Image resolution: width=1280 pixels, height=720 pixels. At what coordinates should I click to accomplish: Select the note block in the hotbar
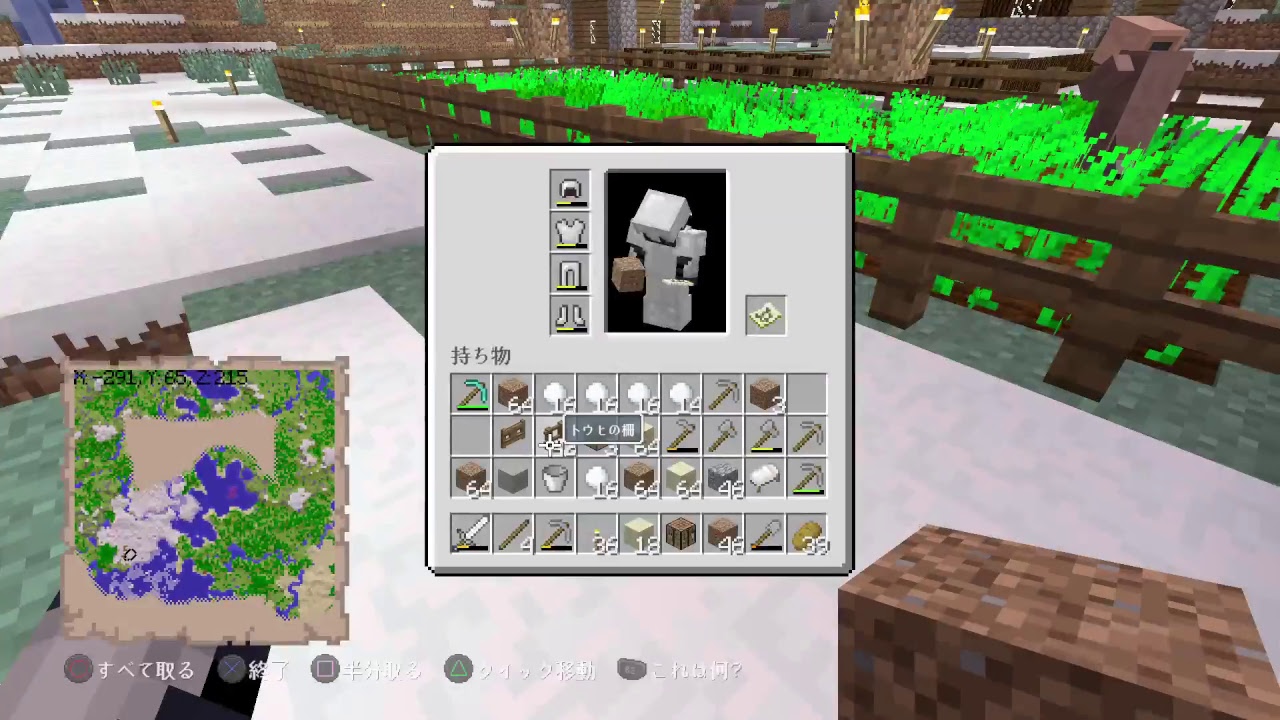681,535
